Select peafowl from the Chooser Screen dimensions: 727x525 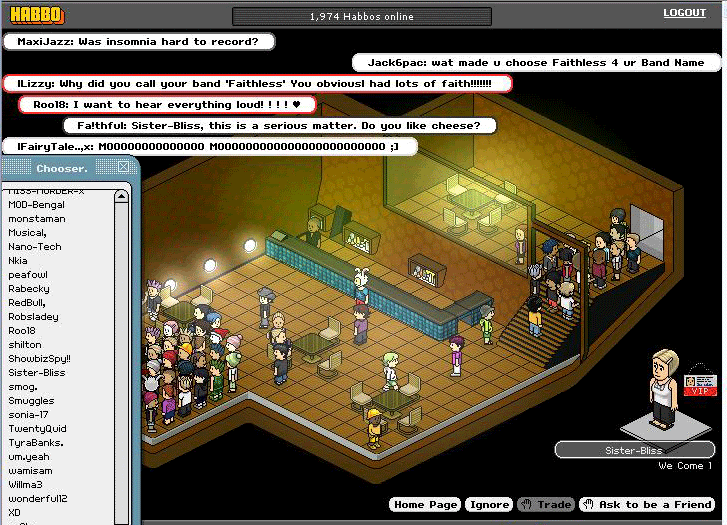(x=28, y=275)
